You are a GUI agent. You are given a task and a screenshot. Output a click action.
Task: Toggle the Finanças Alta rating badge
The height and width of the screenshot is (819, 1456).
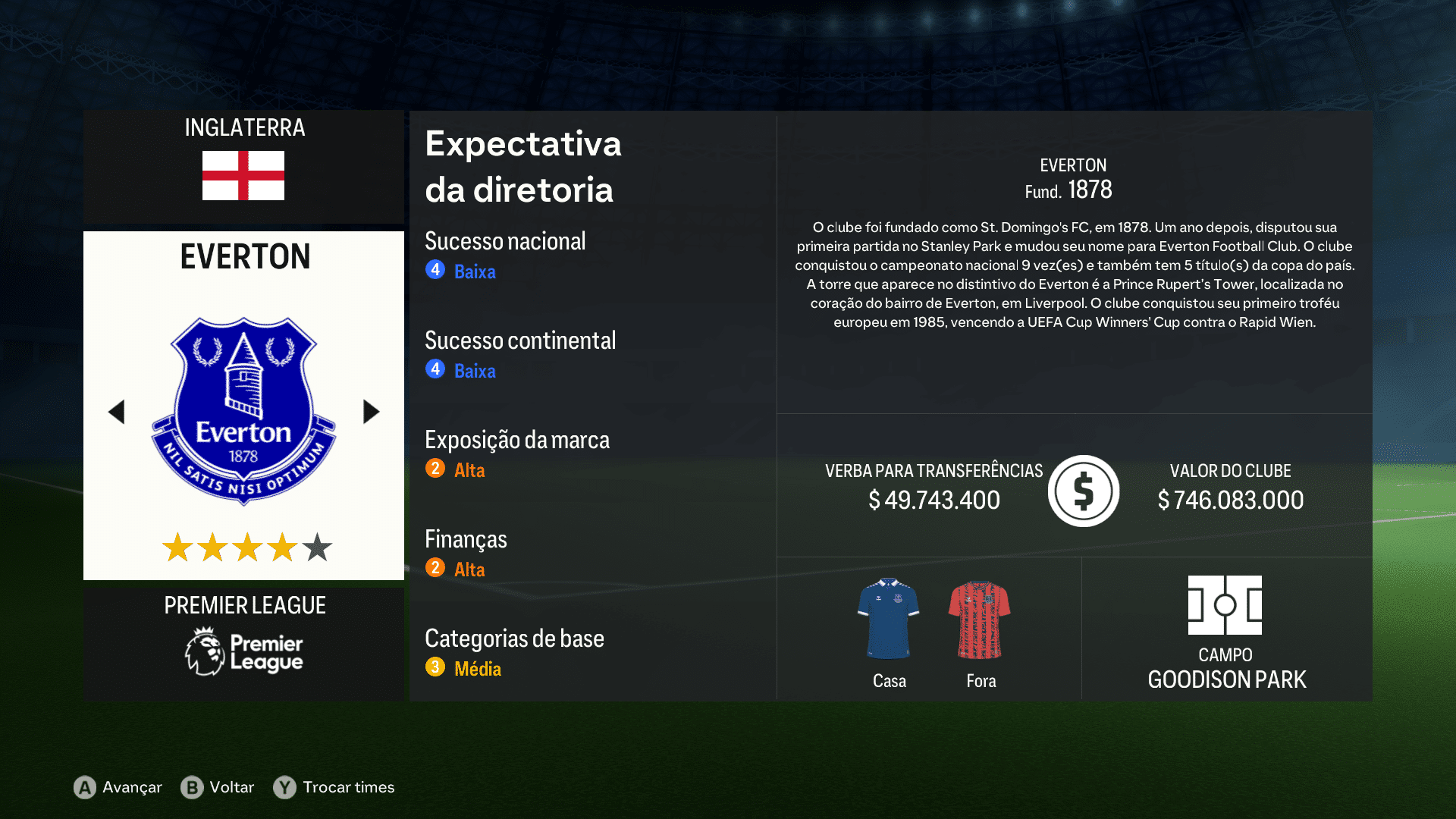coord(435,569)
